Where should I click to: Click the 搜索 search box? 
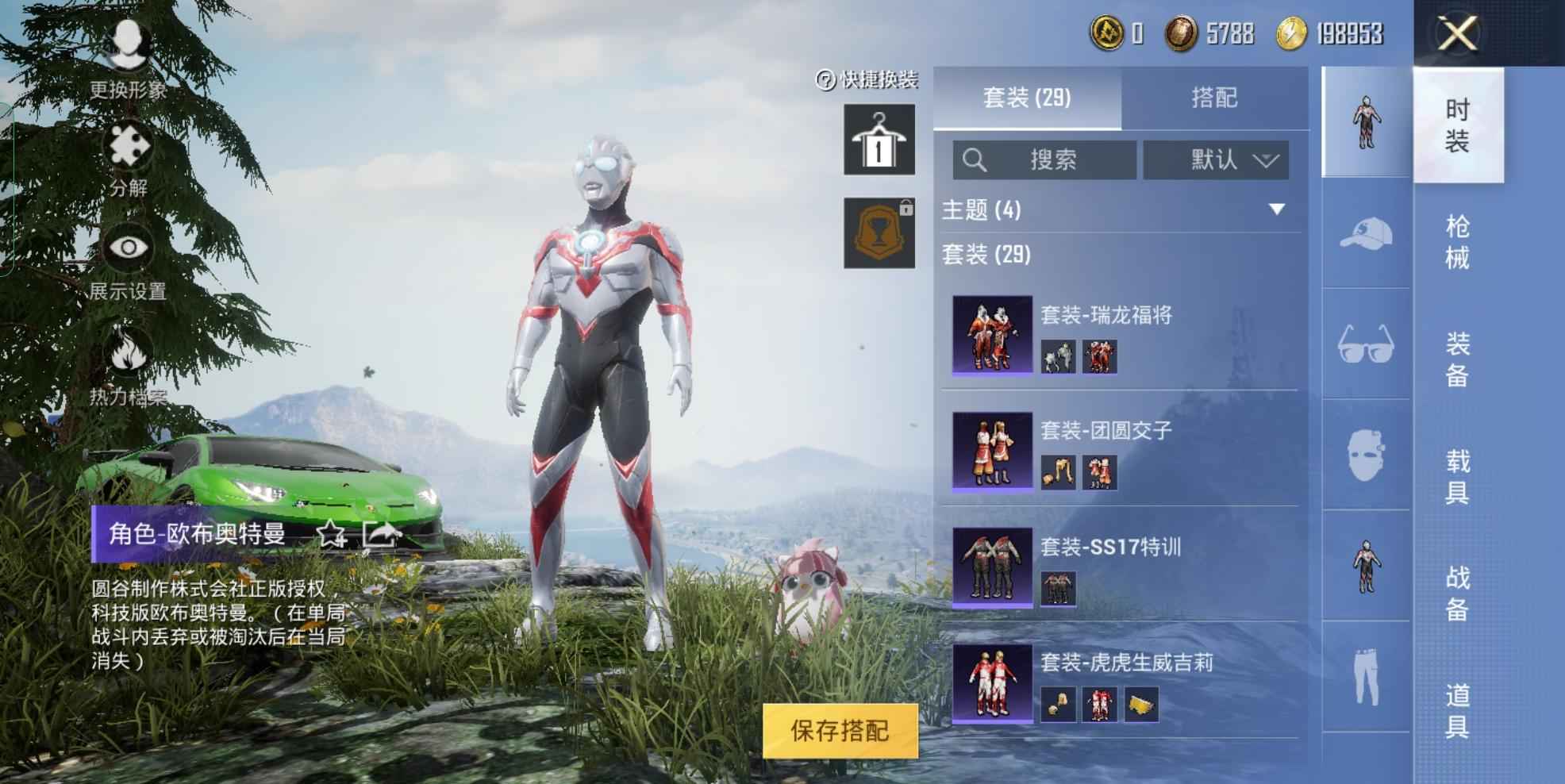[x=1044, y=160]
